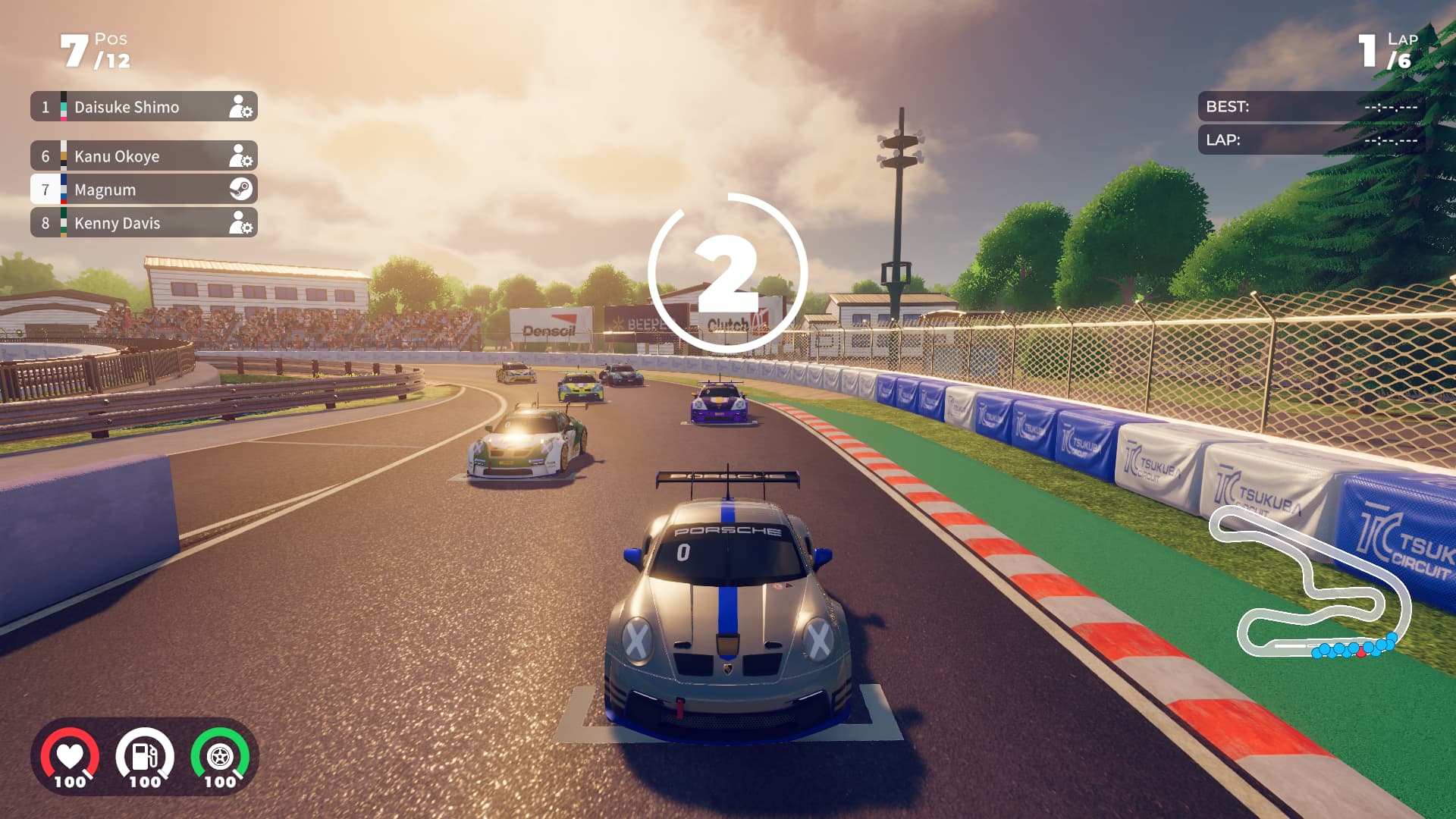Select Kanu Okoye's leaderboard row

[x=144, y=156]
